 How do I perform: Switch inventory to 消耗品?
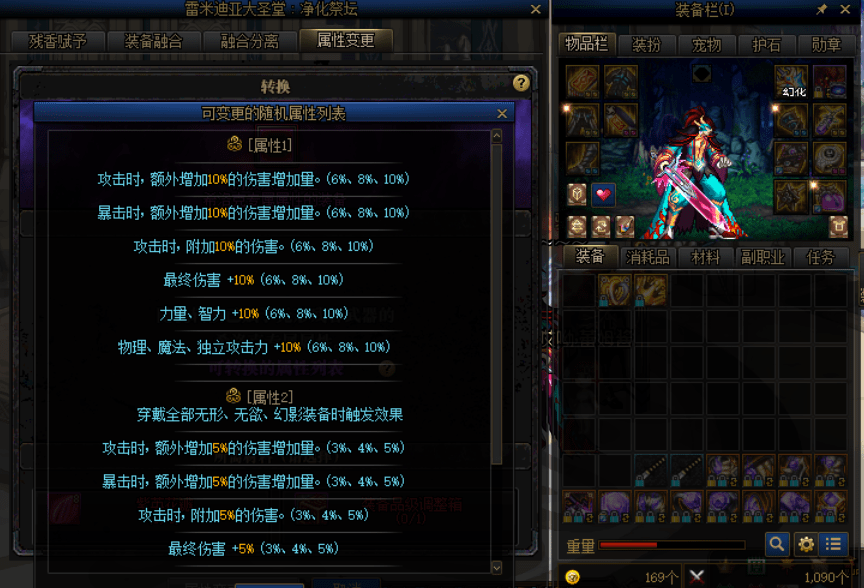(647, 257)
